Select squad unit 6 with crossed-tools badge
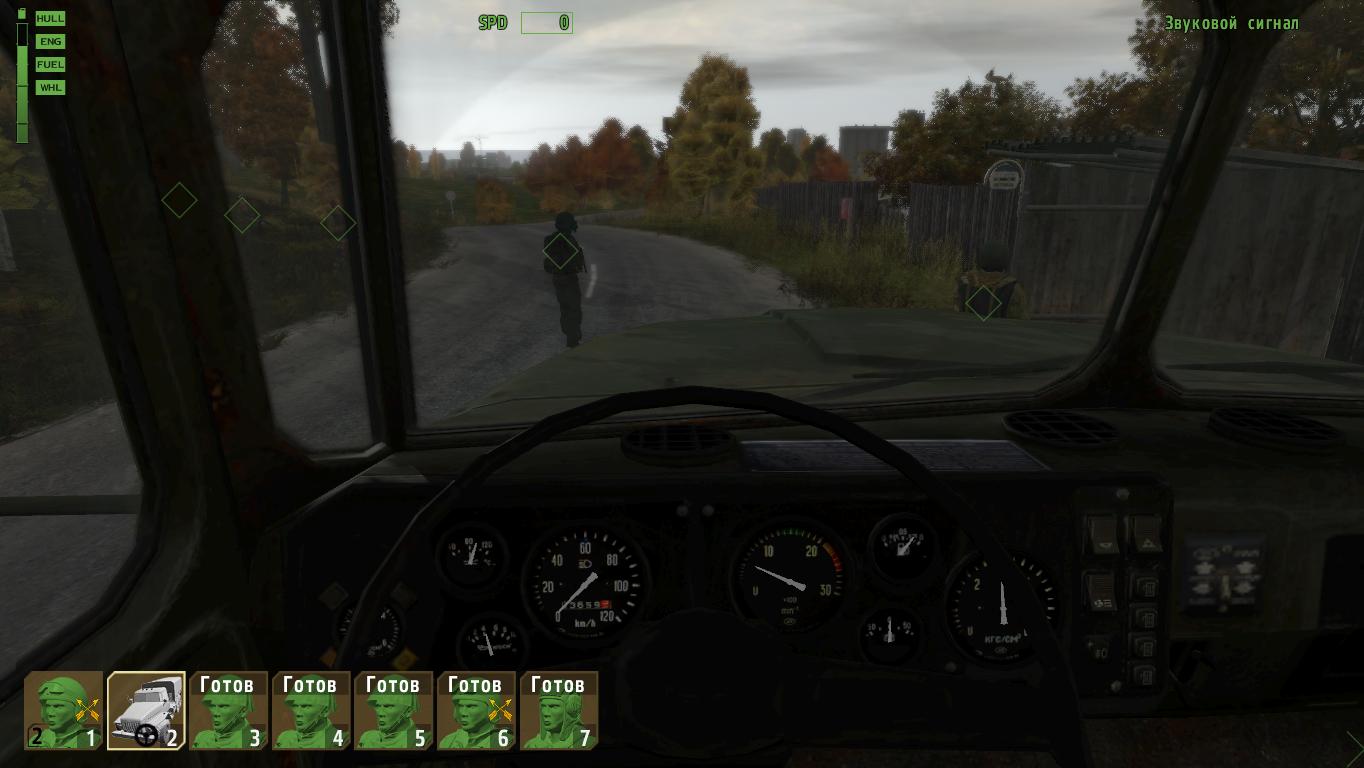 pos(476,710)
